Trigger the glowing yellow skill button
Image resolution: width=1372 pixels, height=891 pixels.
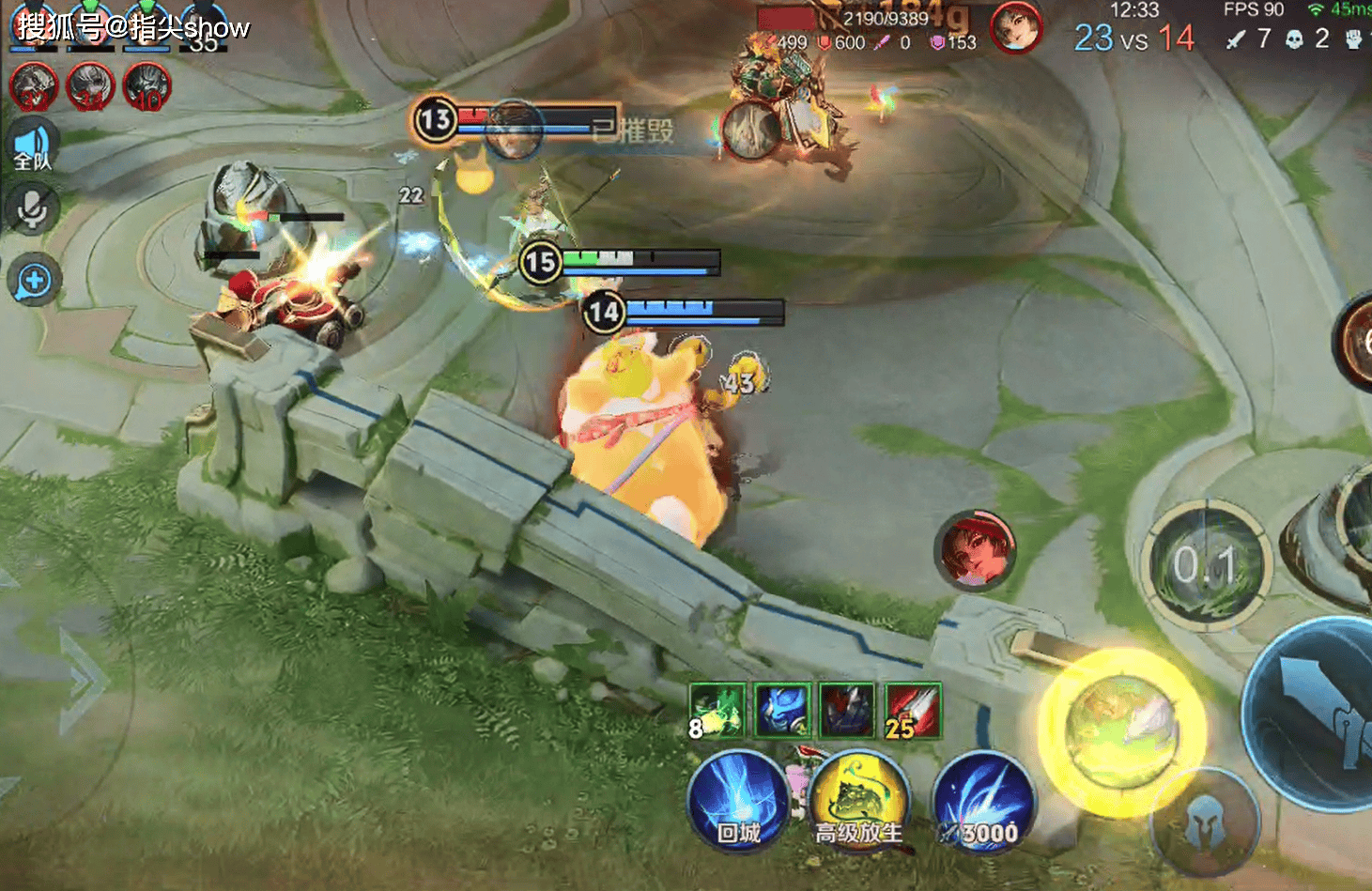tap(1121, 730)
